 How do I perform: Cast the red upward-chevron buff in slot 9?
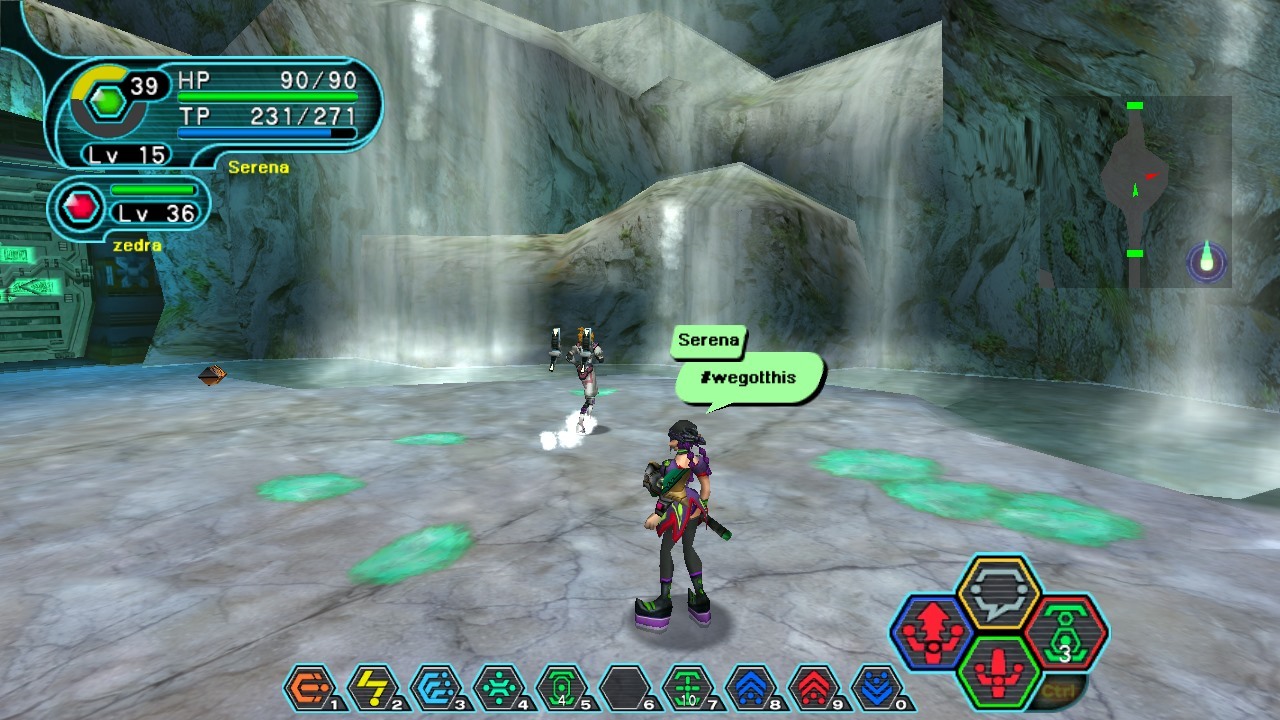click(813, 688)
